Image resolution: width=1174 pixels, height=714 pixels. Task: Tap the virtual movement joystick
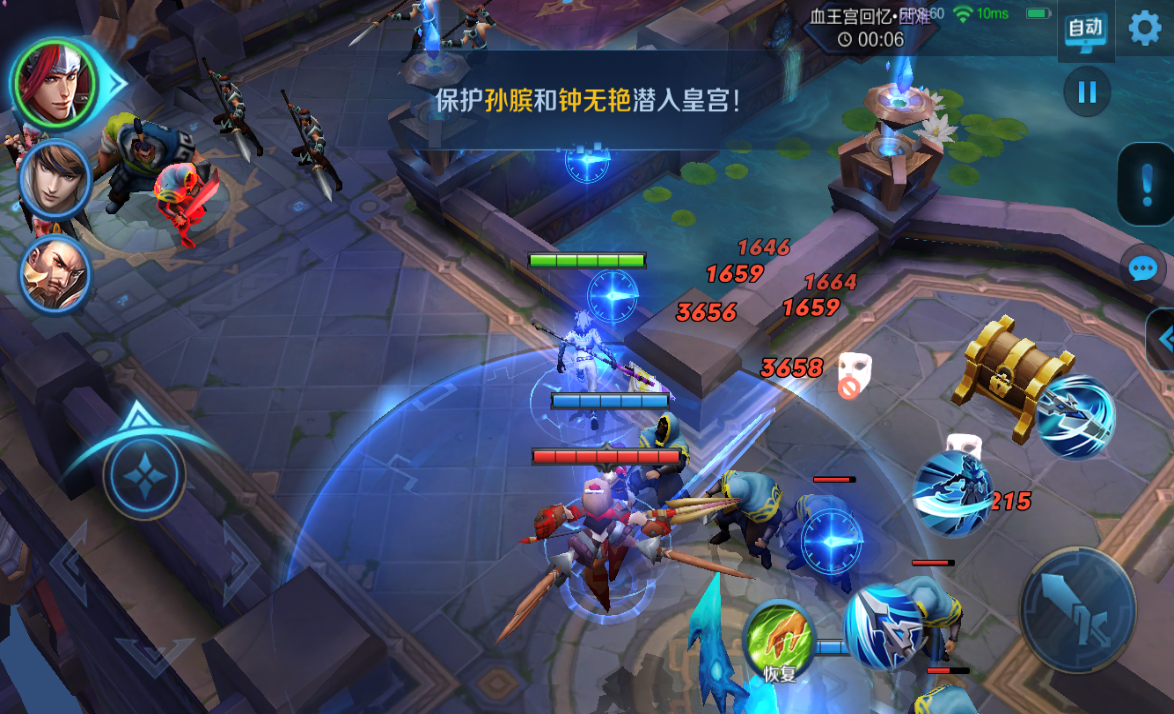pyautogui.click(x=146, y=478)
